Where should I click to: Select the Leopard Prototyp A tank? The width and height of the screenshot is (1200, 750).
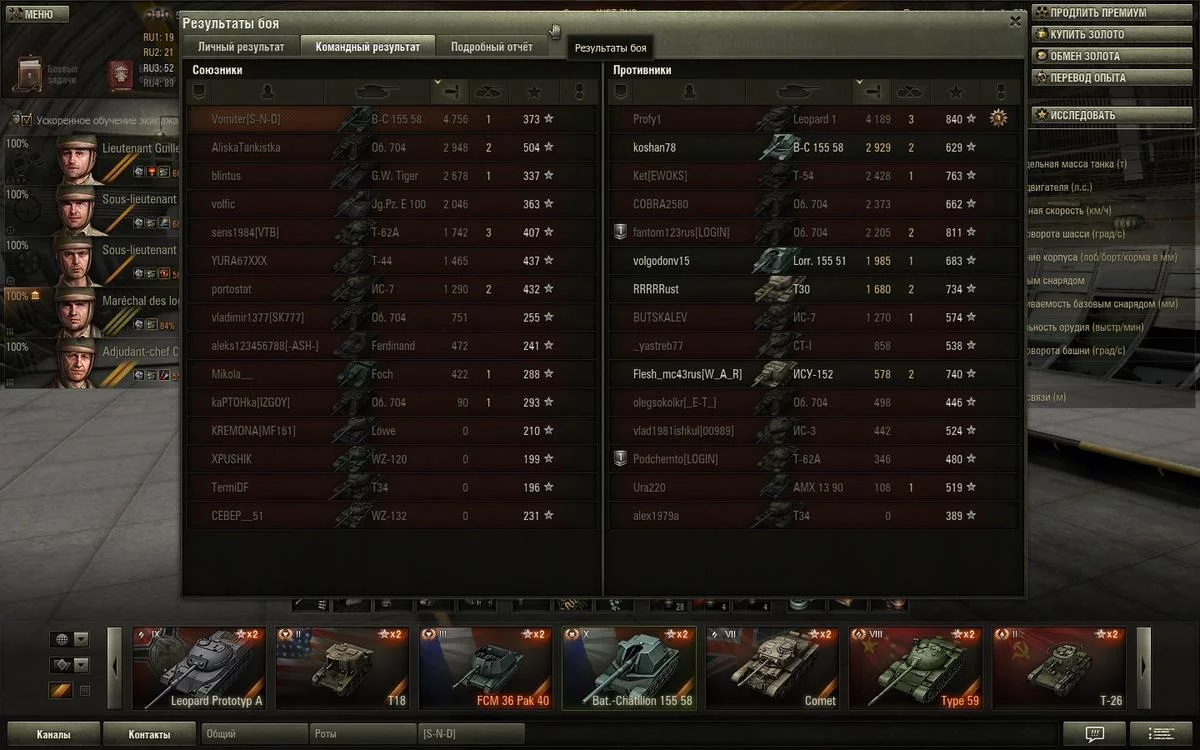pos(199,668)
